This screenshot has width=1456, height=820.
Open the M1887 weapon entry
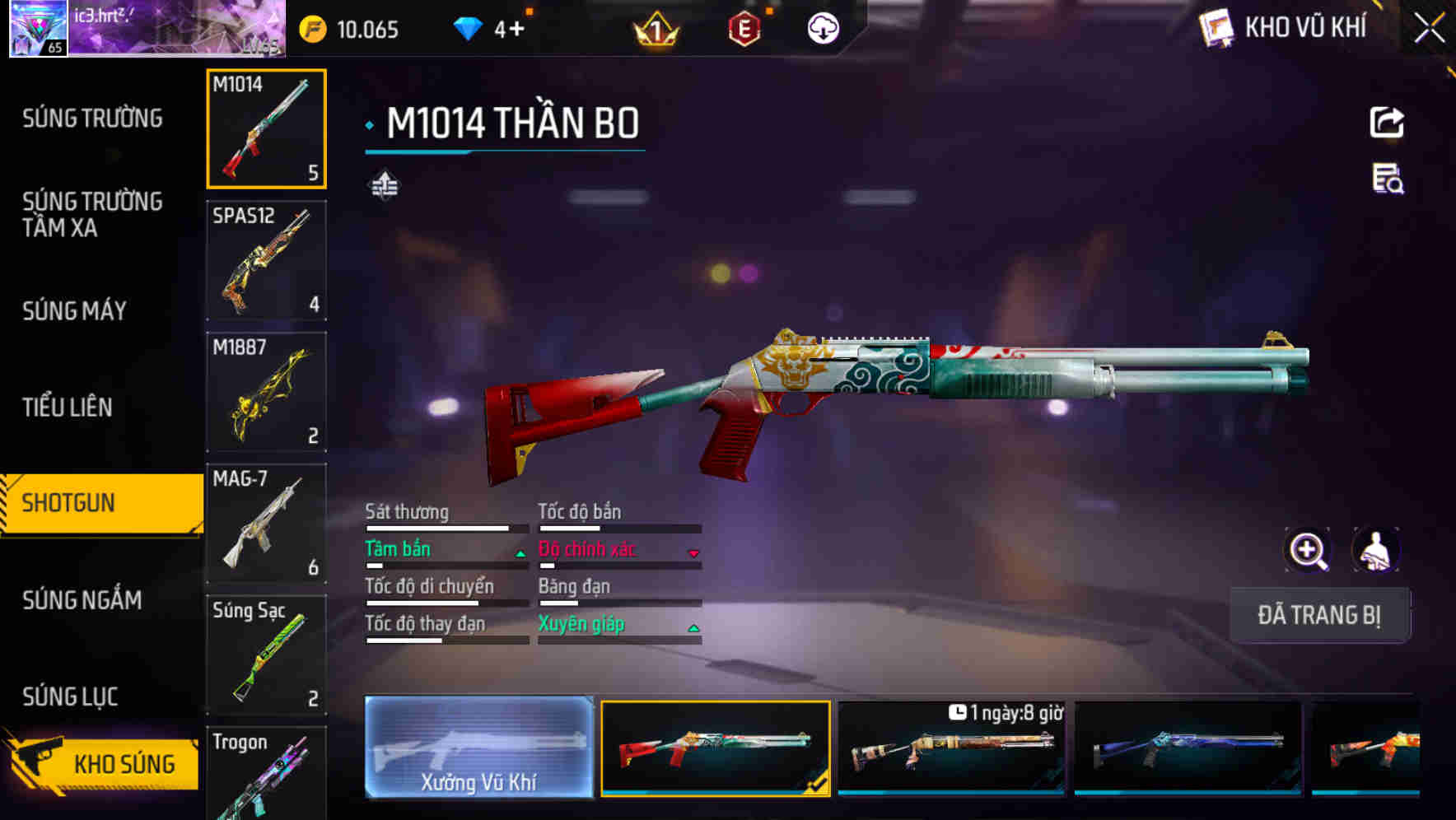(x=267, y=391)
